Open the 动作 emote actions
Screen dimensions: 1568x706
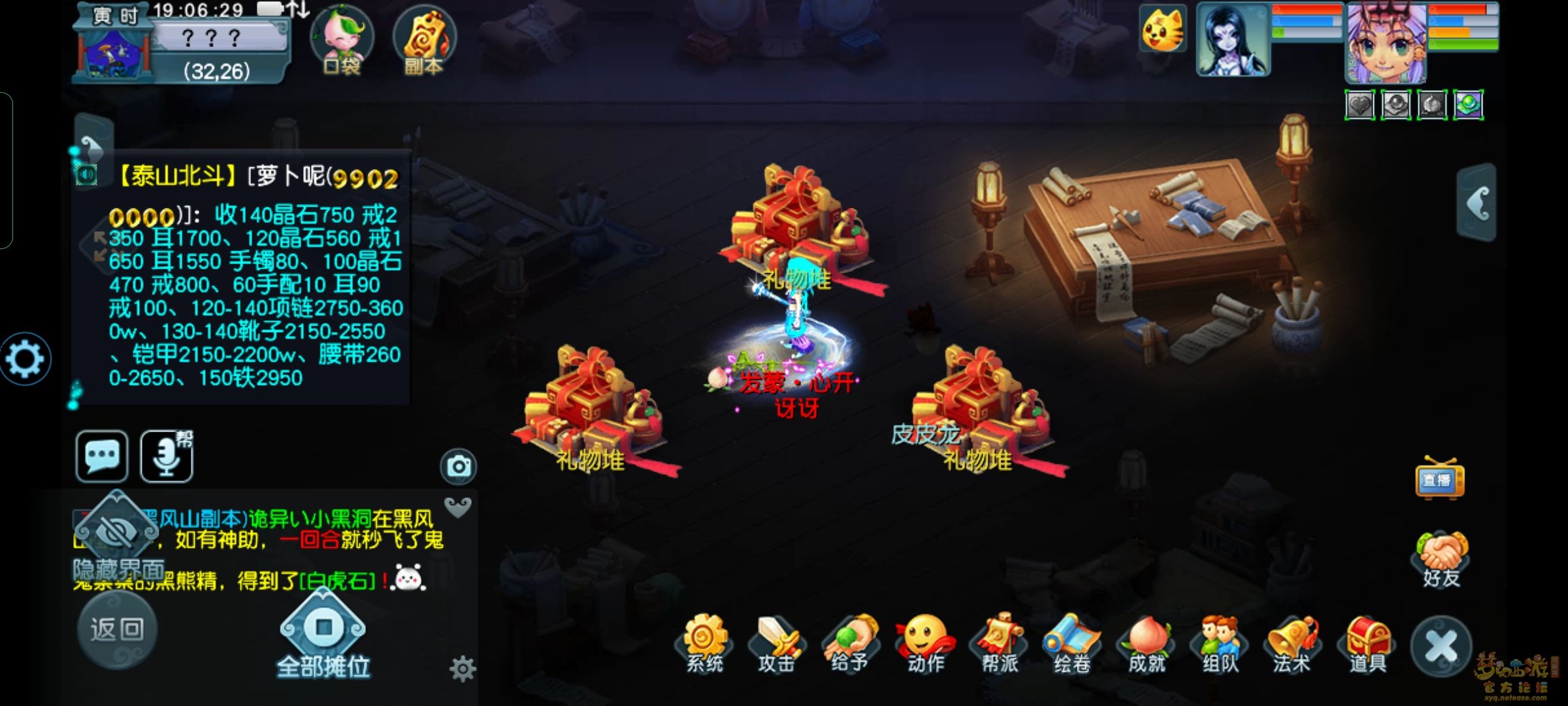(x=926, y=643)
